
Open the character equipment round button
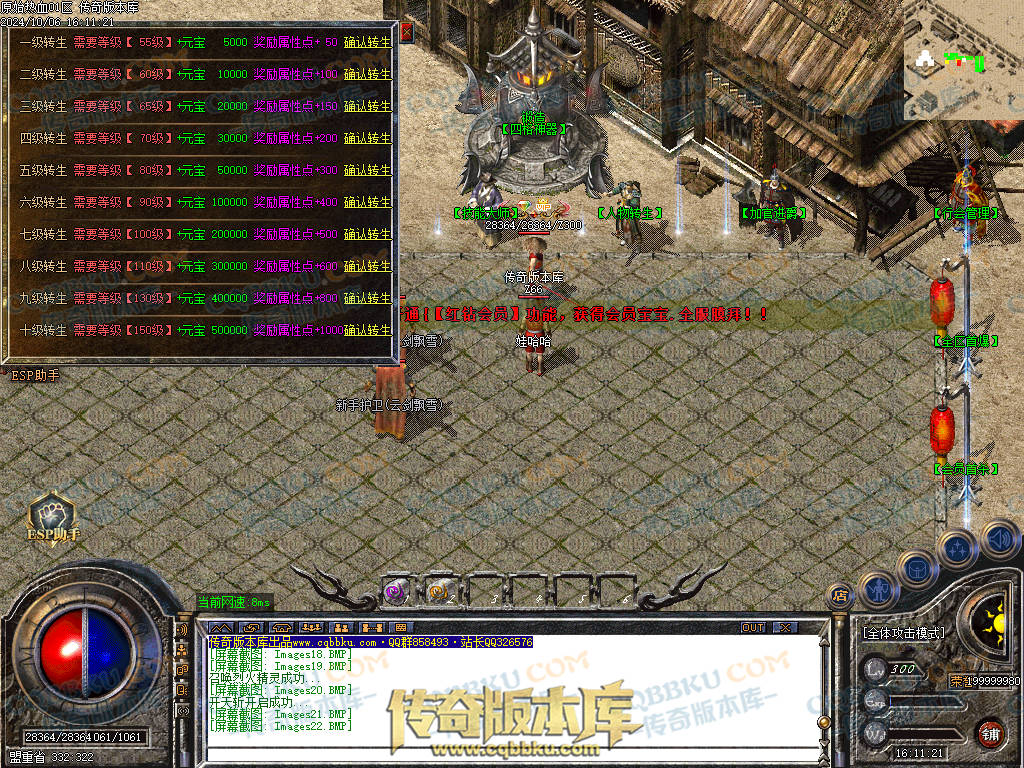(877, 590)
